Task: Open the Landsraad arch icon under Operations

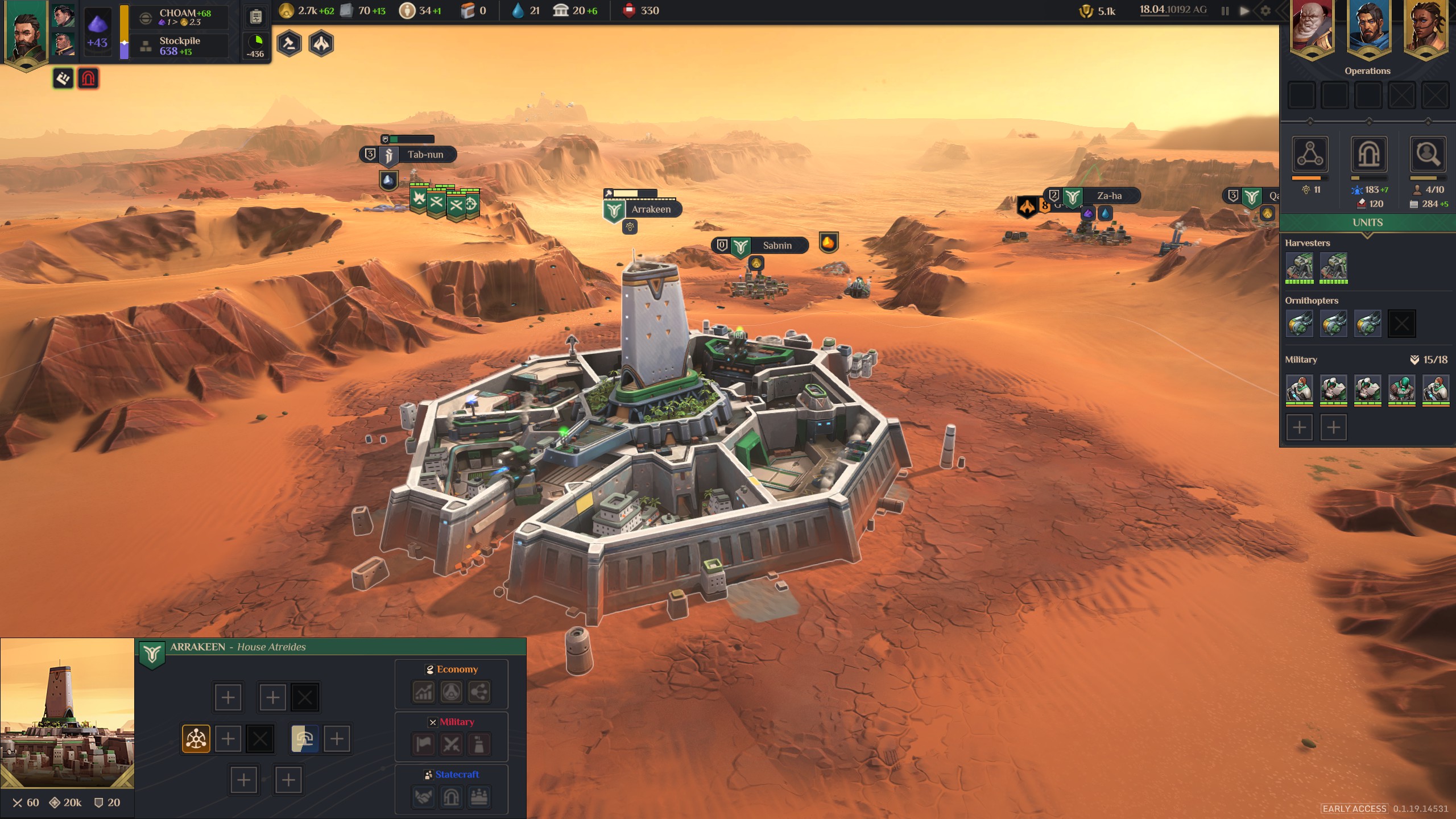Action: click(x=1368, y=154)
